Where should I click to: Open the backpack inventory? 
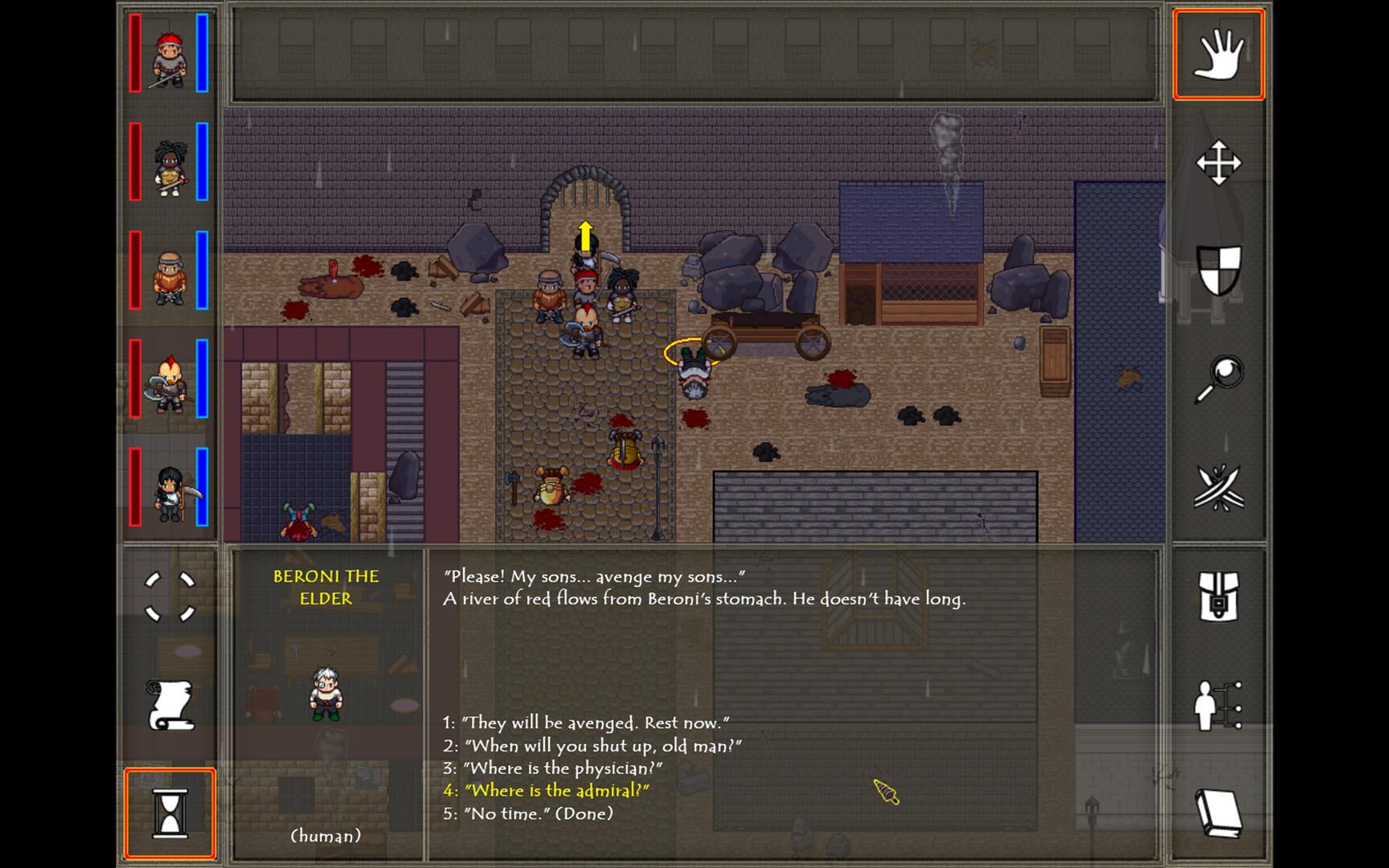click(x=1218, y=596)
